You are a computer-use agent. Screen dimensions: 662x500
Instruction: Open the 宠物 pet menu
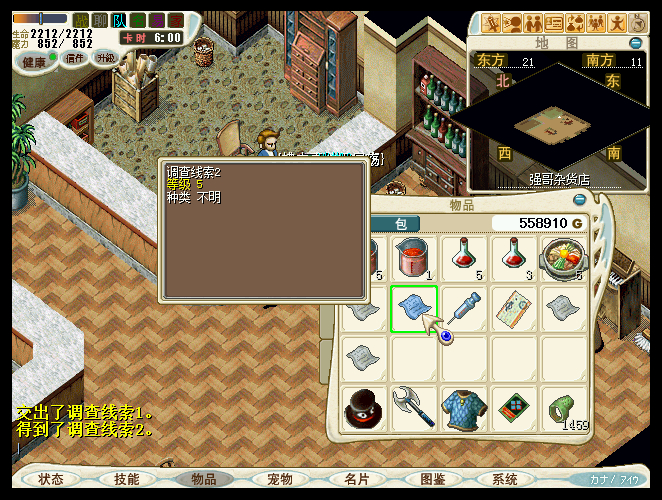[280, 479]
